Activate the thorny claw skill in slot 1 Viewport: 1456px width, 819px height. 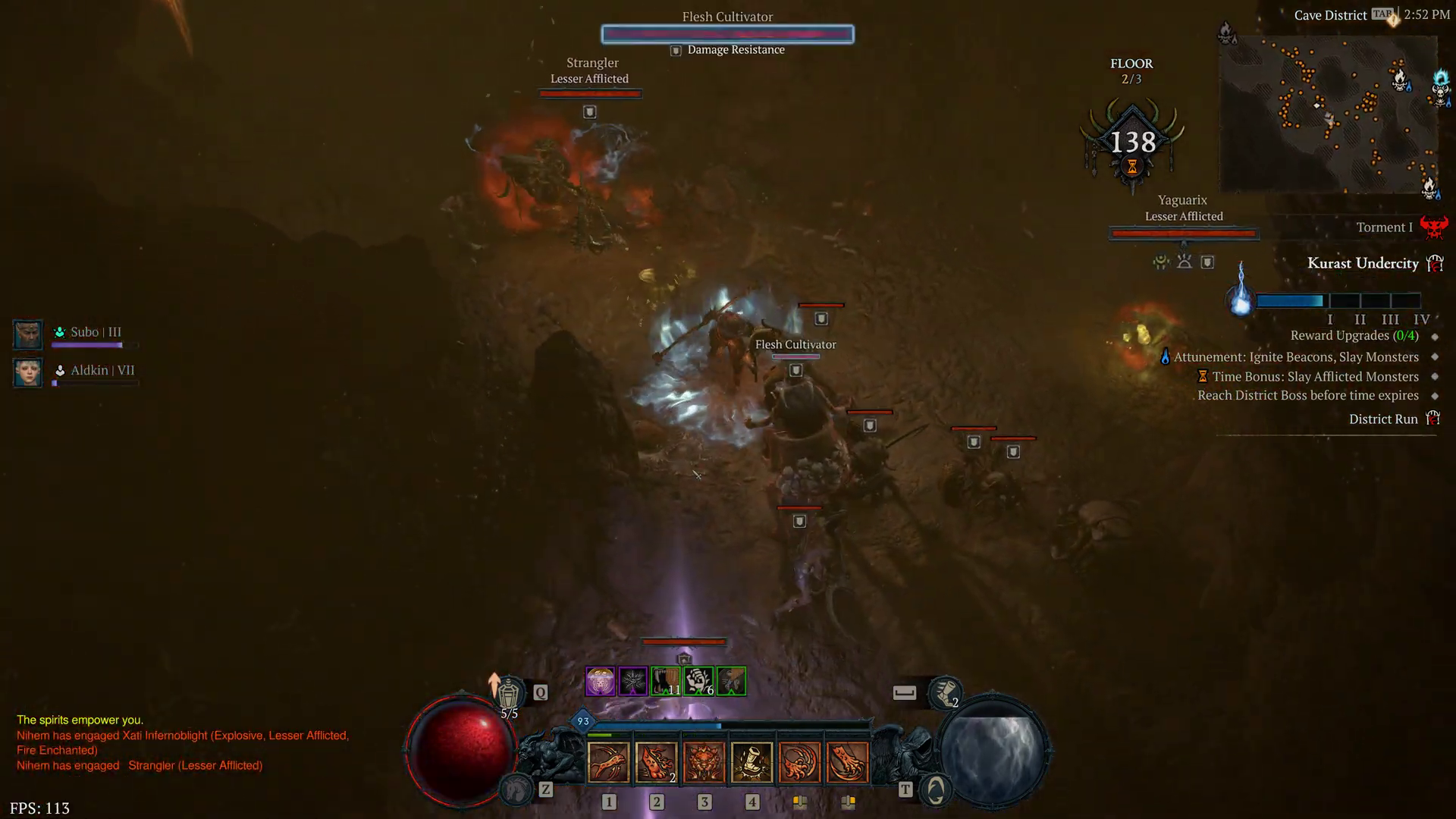(608, 761)
